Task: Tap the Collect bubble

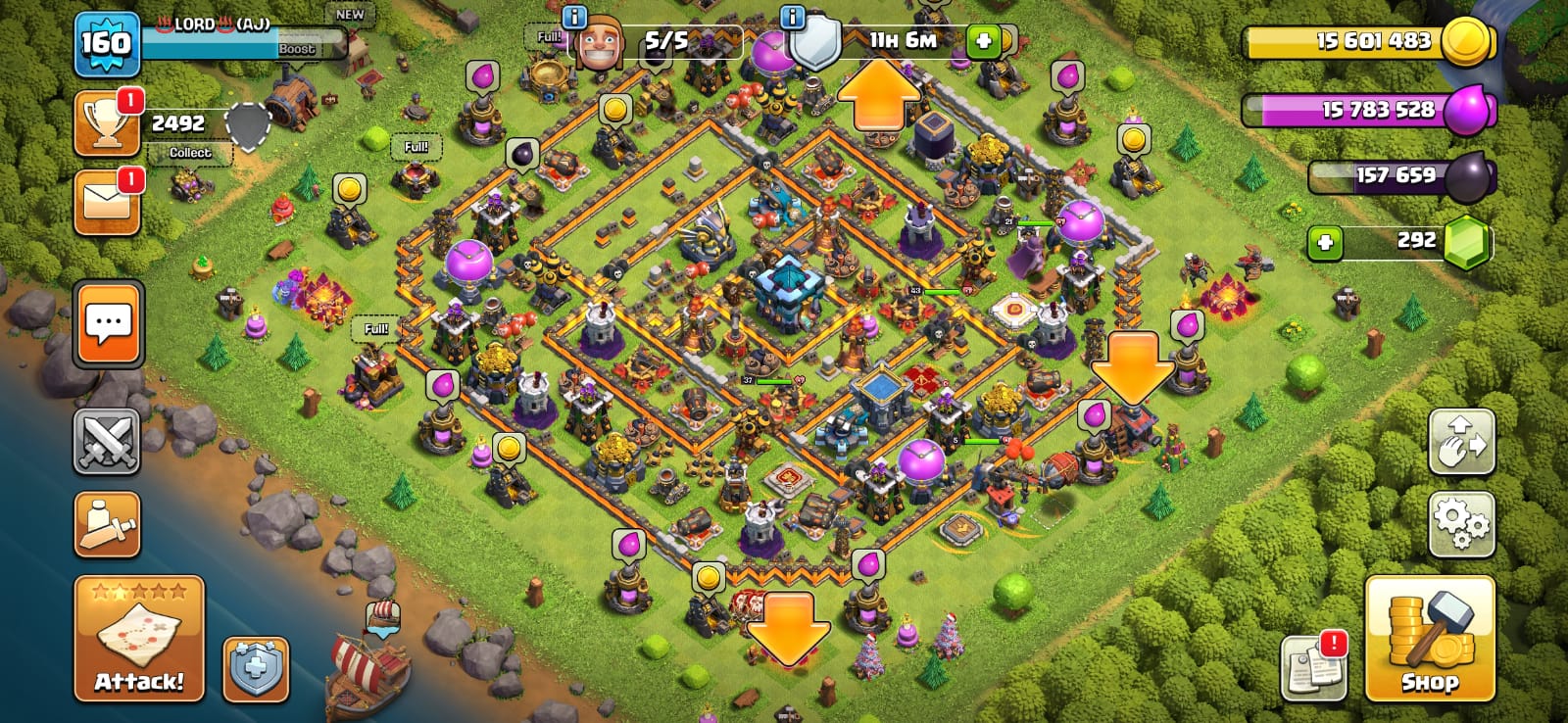Action: pos(190,153)
